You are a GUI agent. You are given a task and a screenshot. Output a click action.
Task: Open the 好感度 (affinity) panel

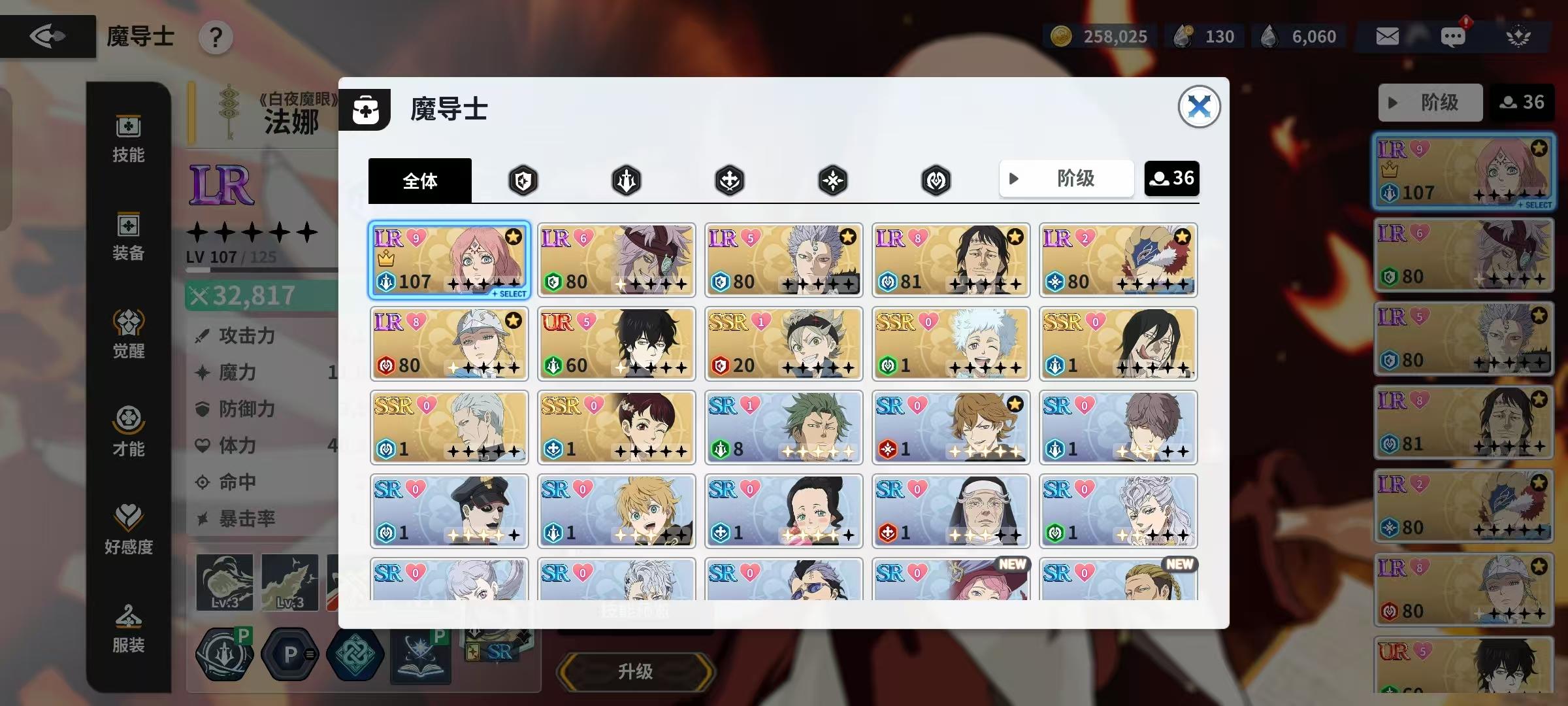pos(128,529)
